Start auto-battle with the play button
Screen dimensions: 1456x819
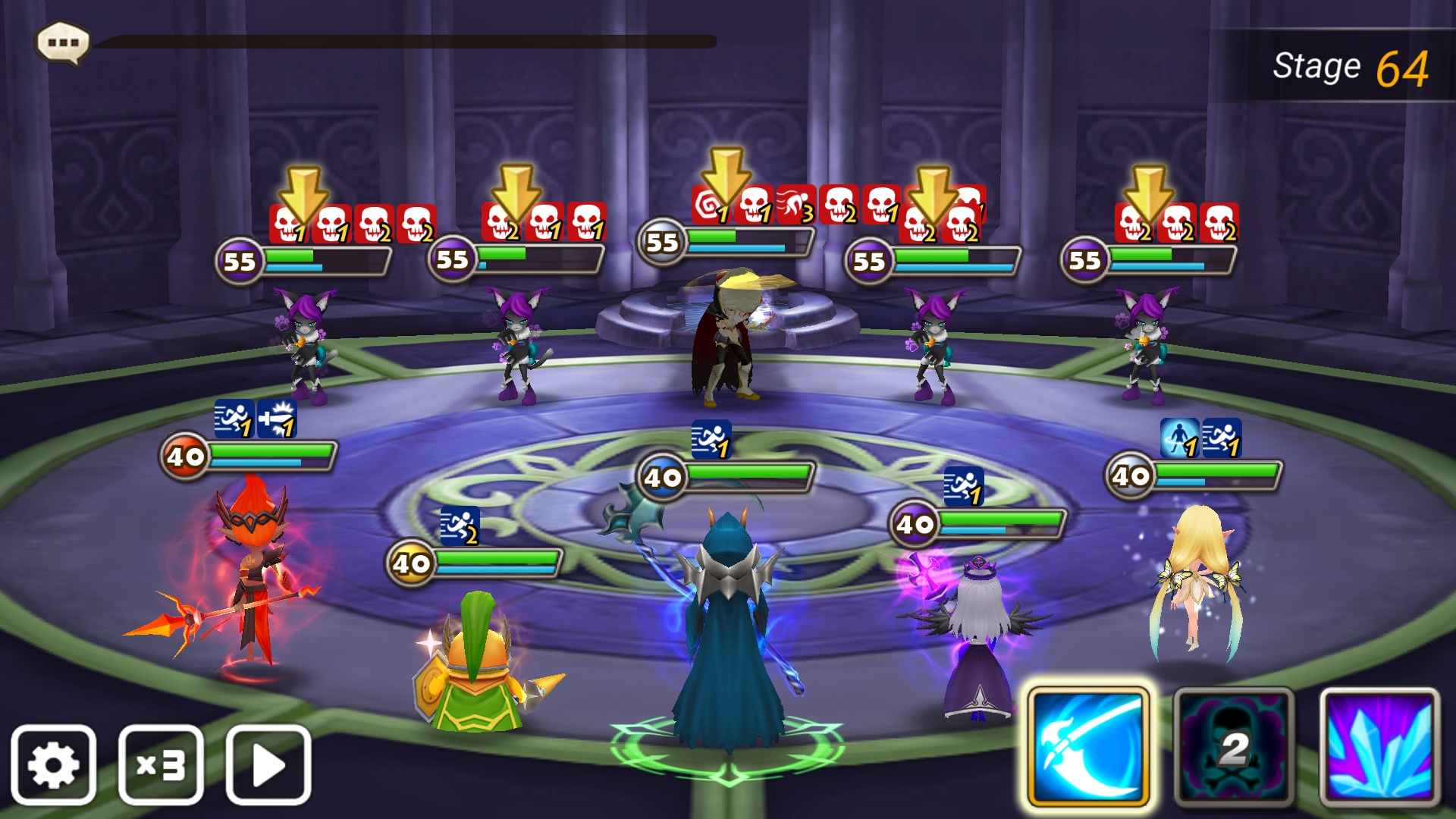tap(268, 764)
